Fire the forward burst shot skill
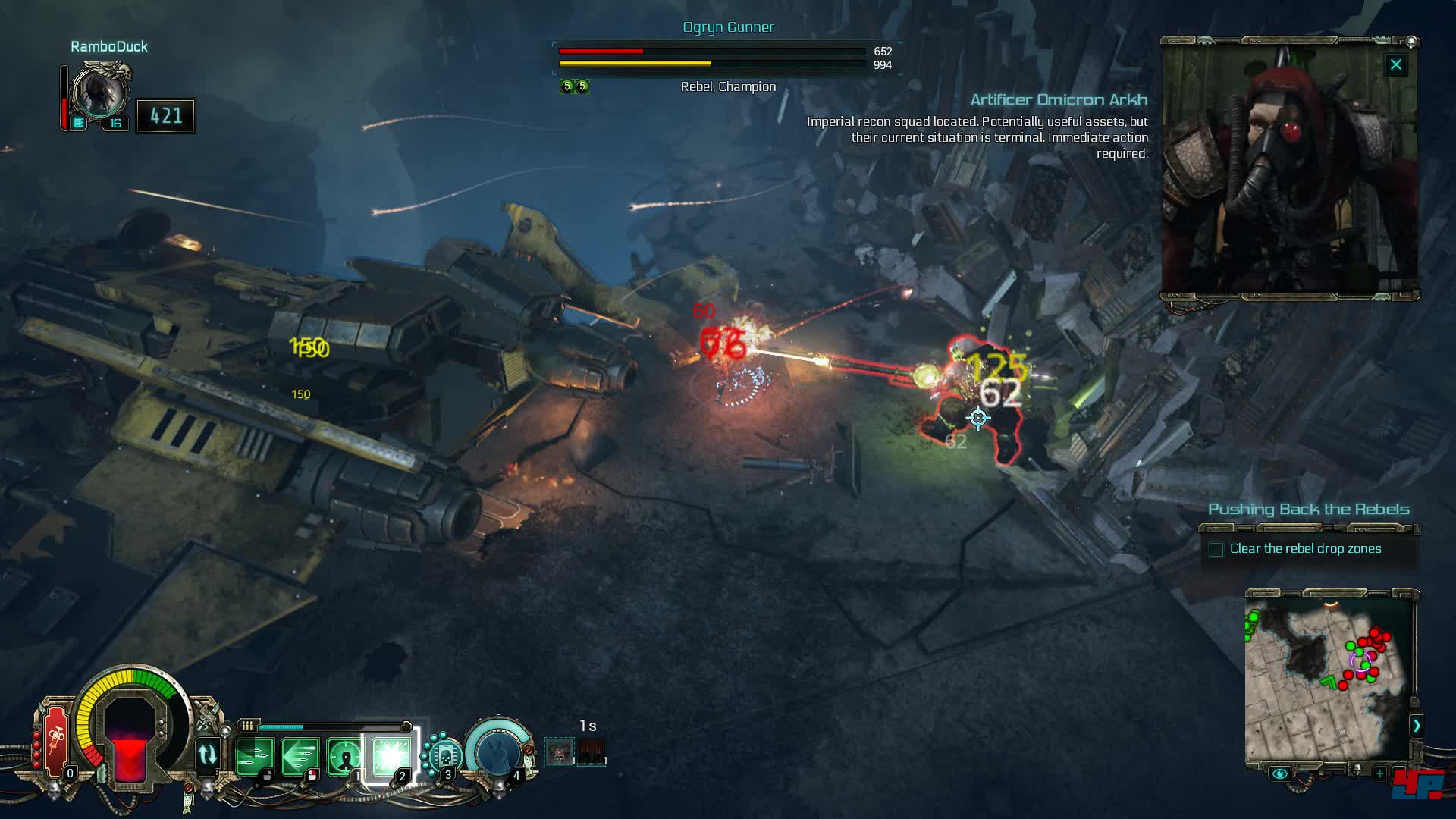This screenshot has width=1456, height=819. click(253, 755)
